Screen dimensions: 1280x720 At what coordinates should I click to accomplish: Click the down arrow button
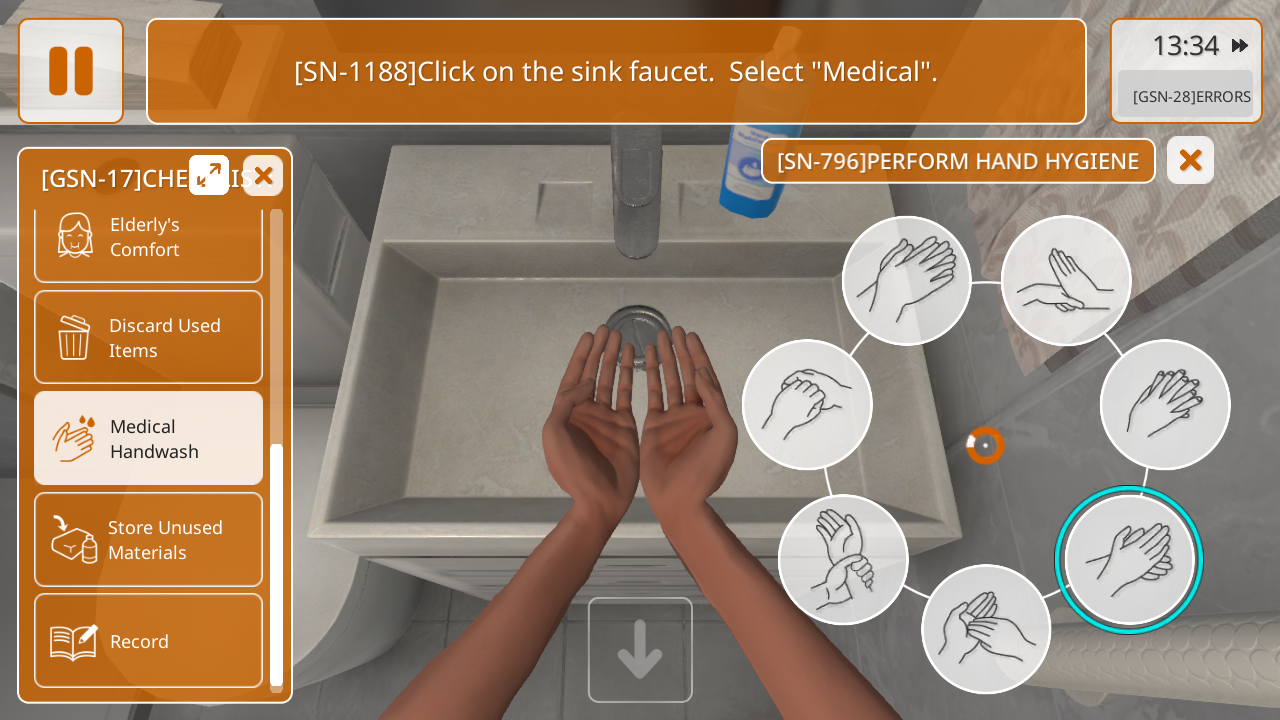(640, 650)
